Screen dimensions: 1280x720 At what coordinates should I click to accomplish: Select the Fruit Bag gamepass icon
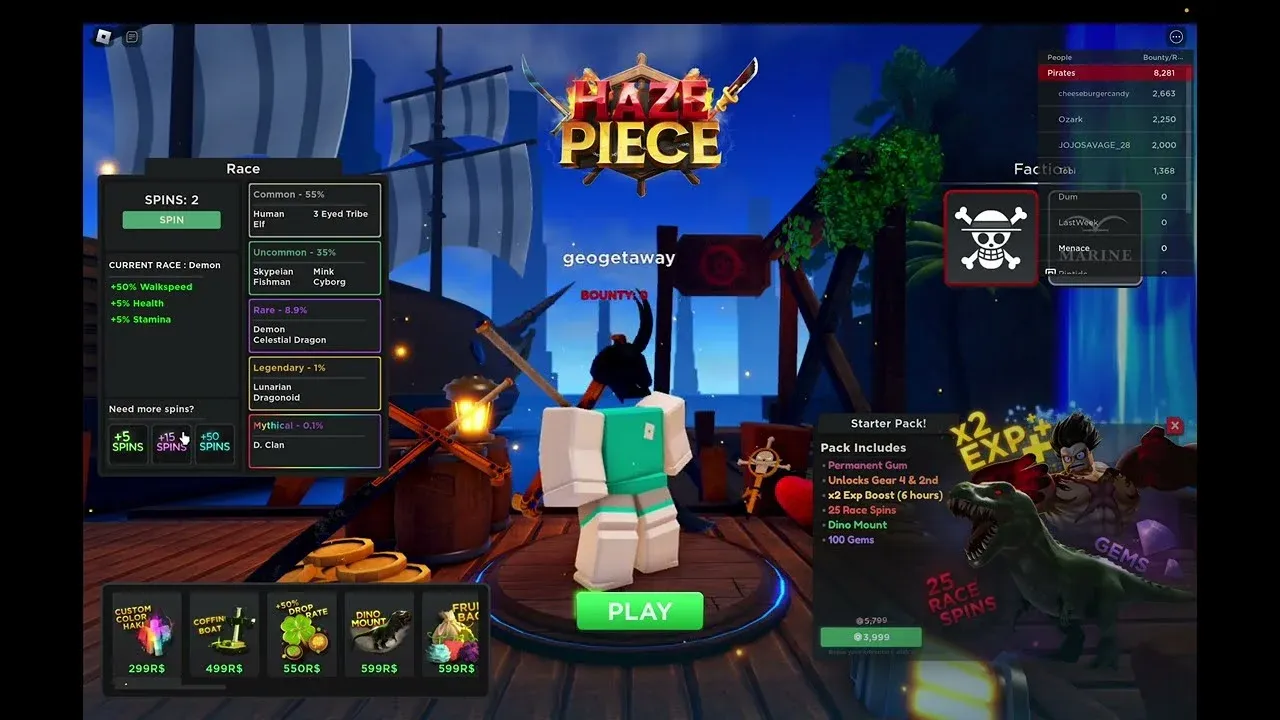click(455, 634)
